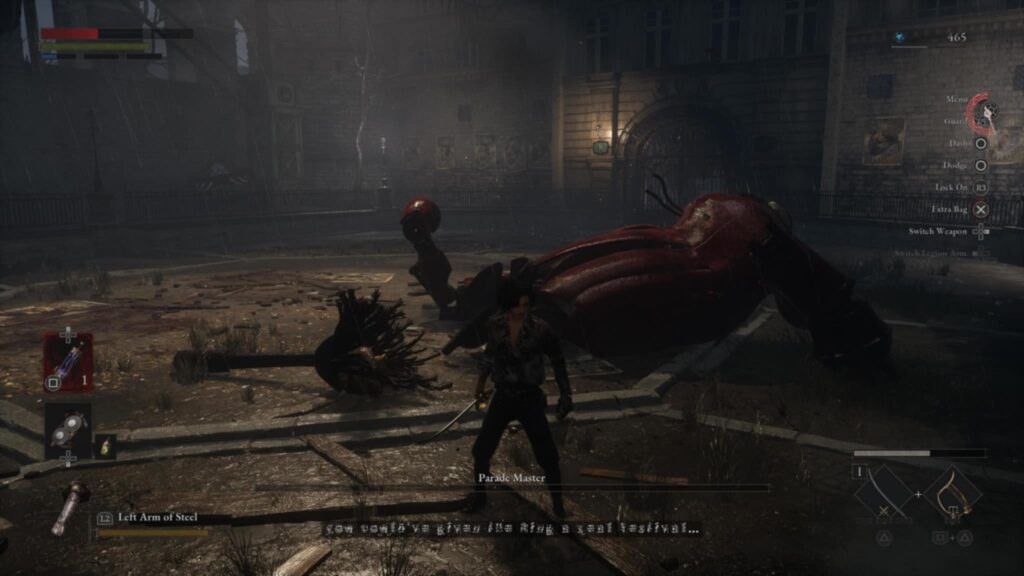The image size is (1024, 576).
Task: Select the lower belt slot with twin discs
Action: point(68,430)
